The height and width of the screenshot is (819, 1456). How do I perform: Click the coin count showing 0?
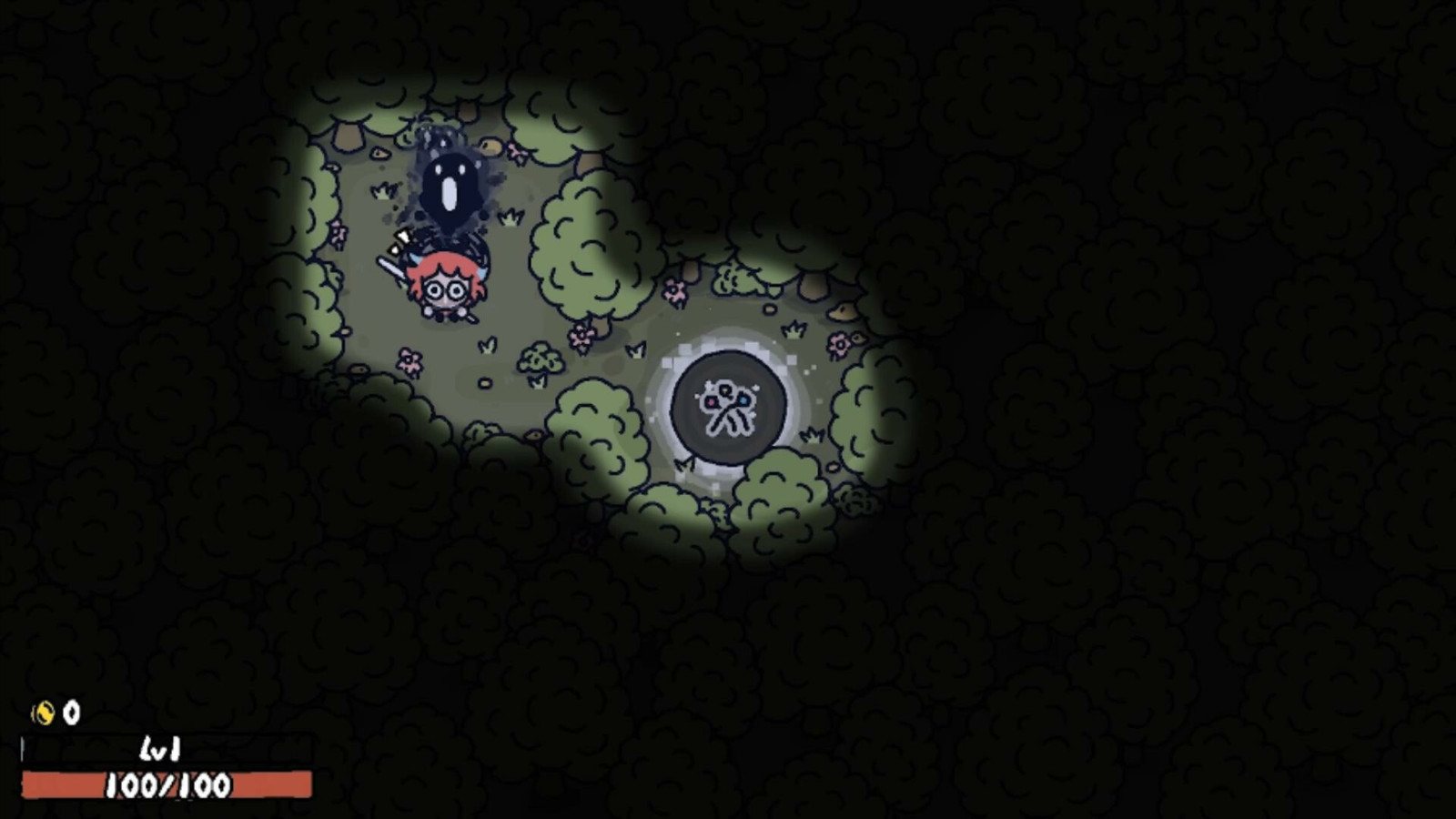pyautogui.click(x=73, y=711)
